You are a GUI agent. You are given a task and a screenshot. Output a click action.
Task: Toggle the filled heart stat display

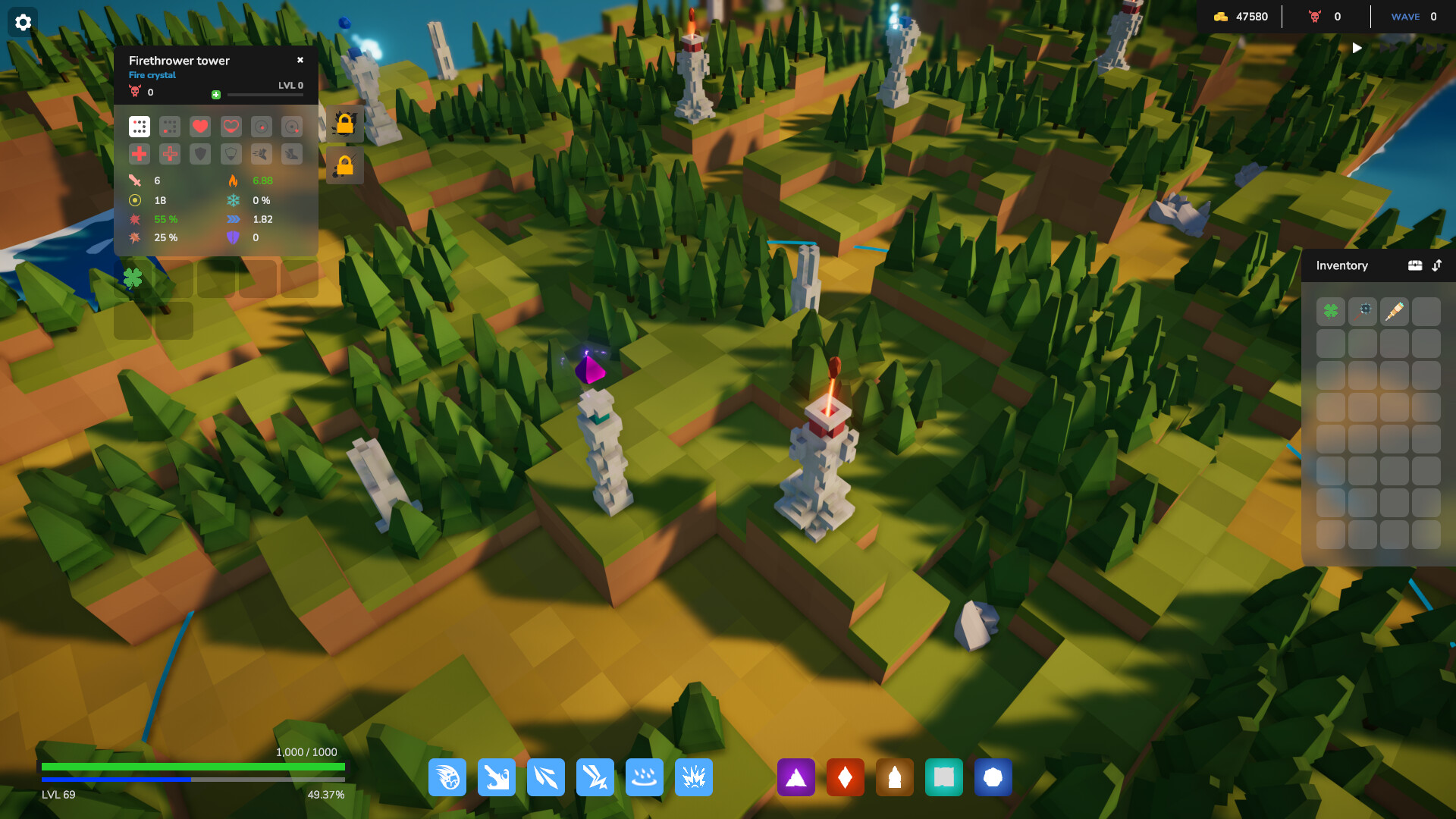click(199, 127)
